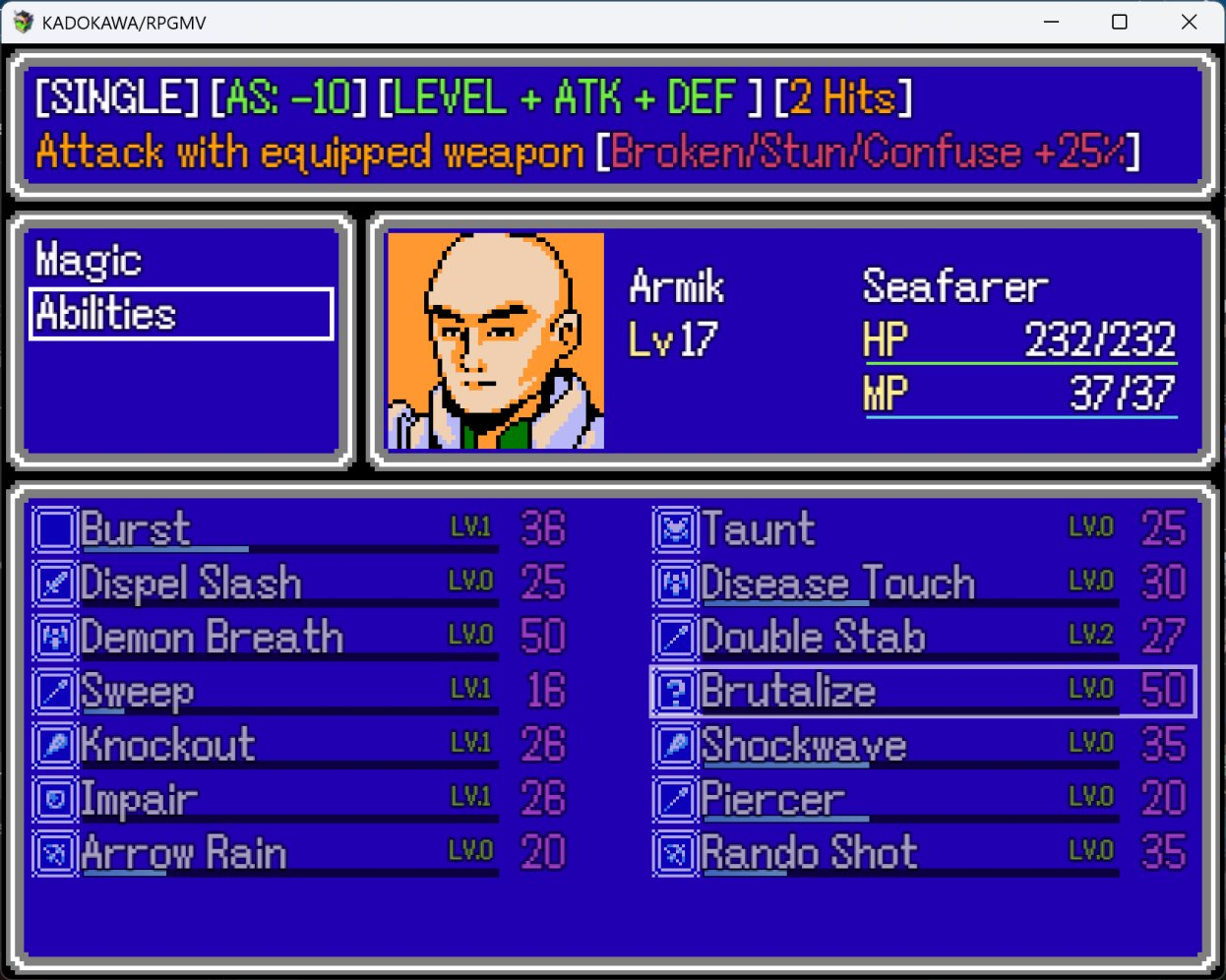
Task: Pick the Taunt ability
Action: pos(886,529)
